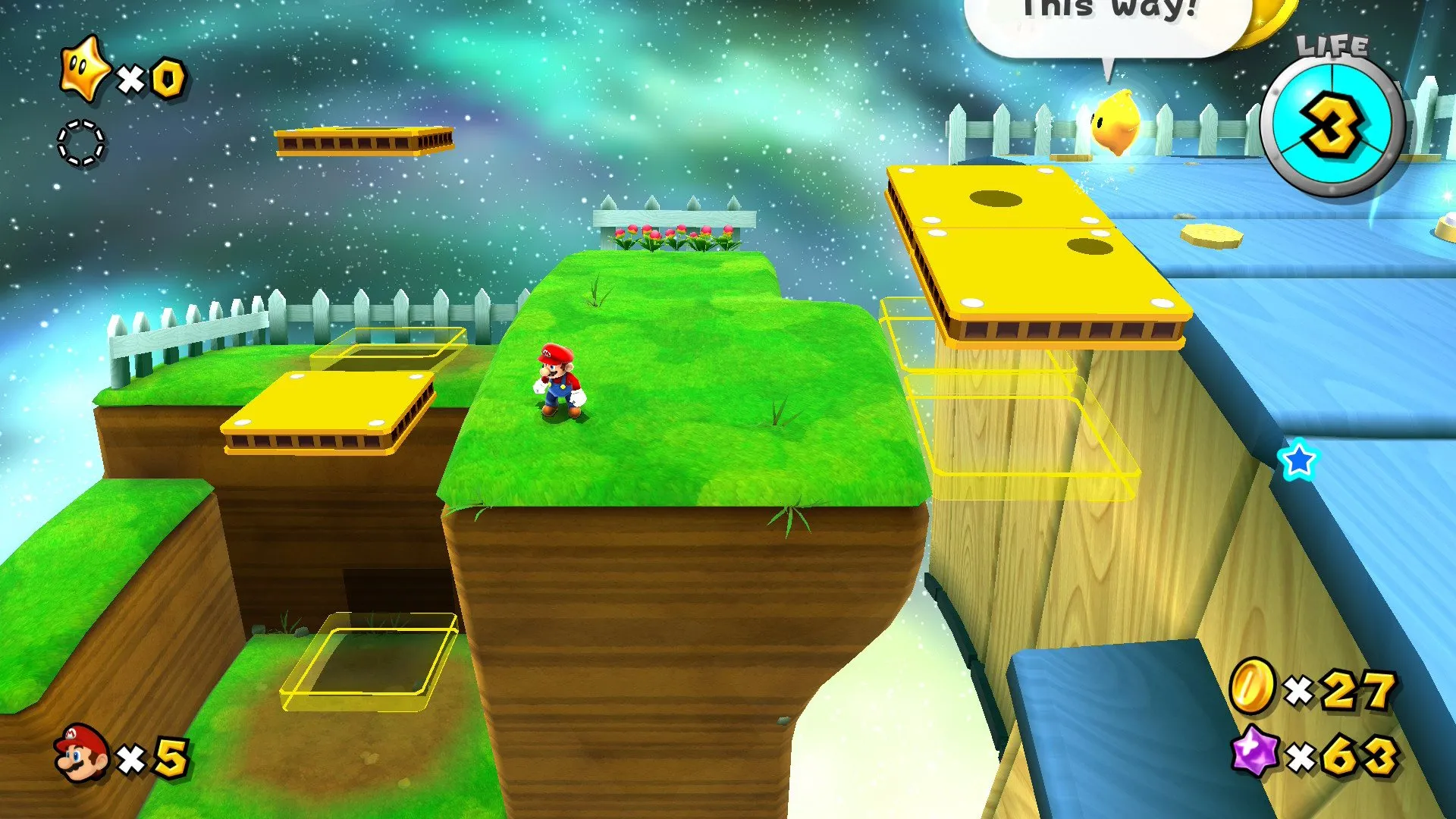Click the blue star badge on the wooden cliff
The width and height of the screenshot is (1456, 819).
1300,460
